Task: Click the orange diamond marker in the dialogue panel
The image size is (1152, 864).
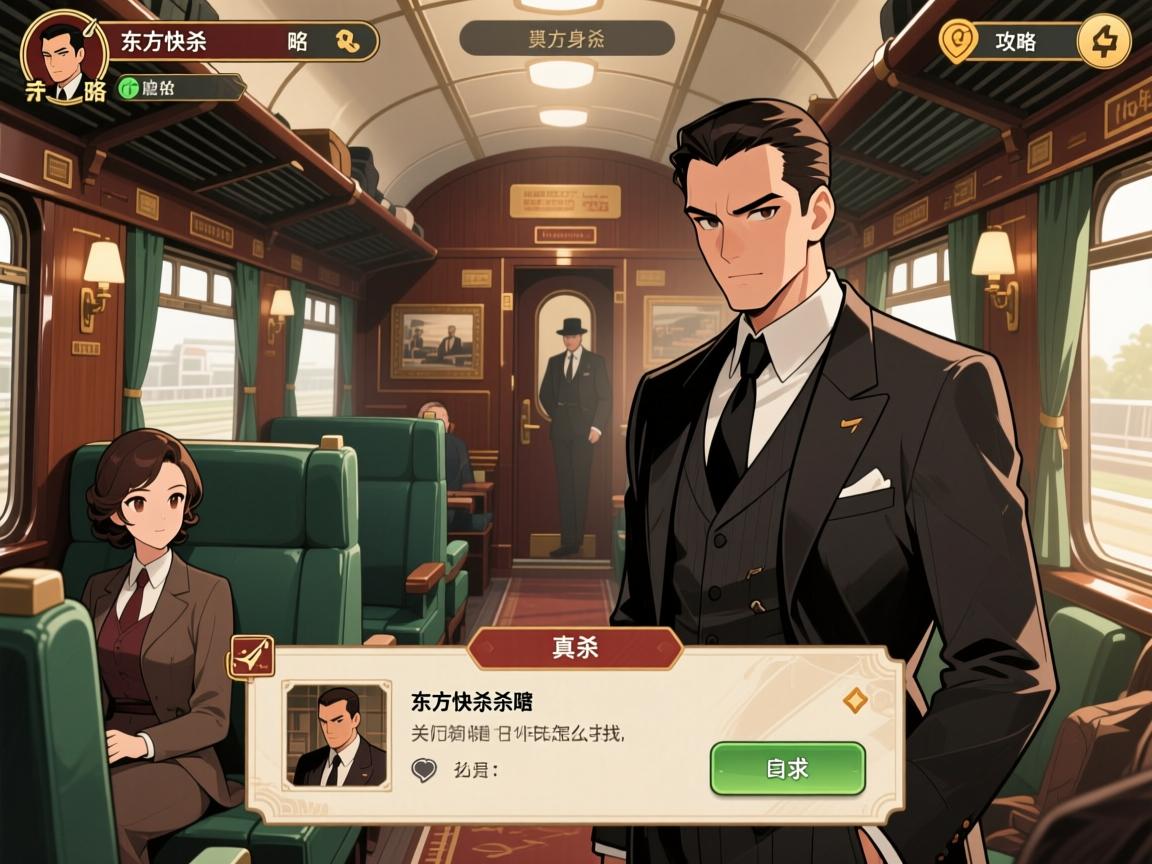Action: [854, 700]
